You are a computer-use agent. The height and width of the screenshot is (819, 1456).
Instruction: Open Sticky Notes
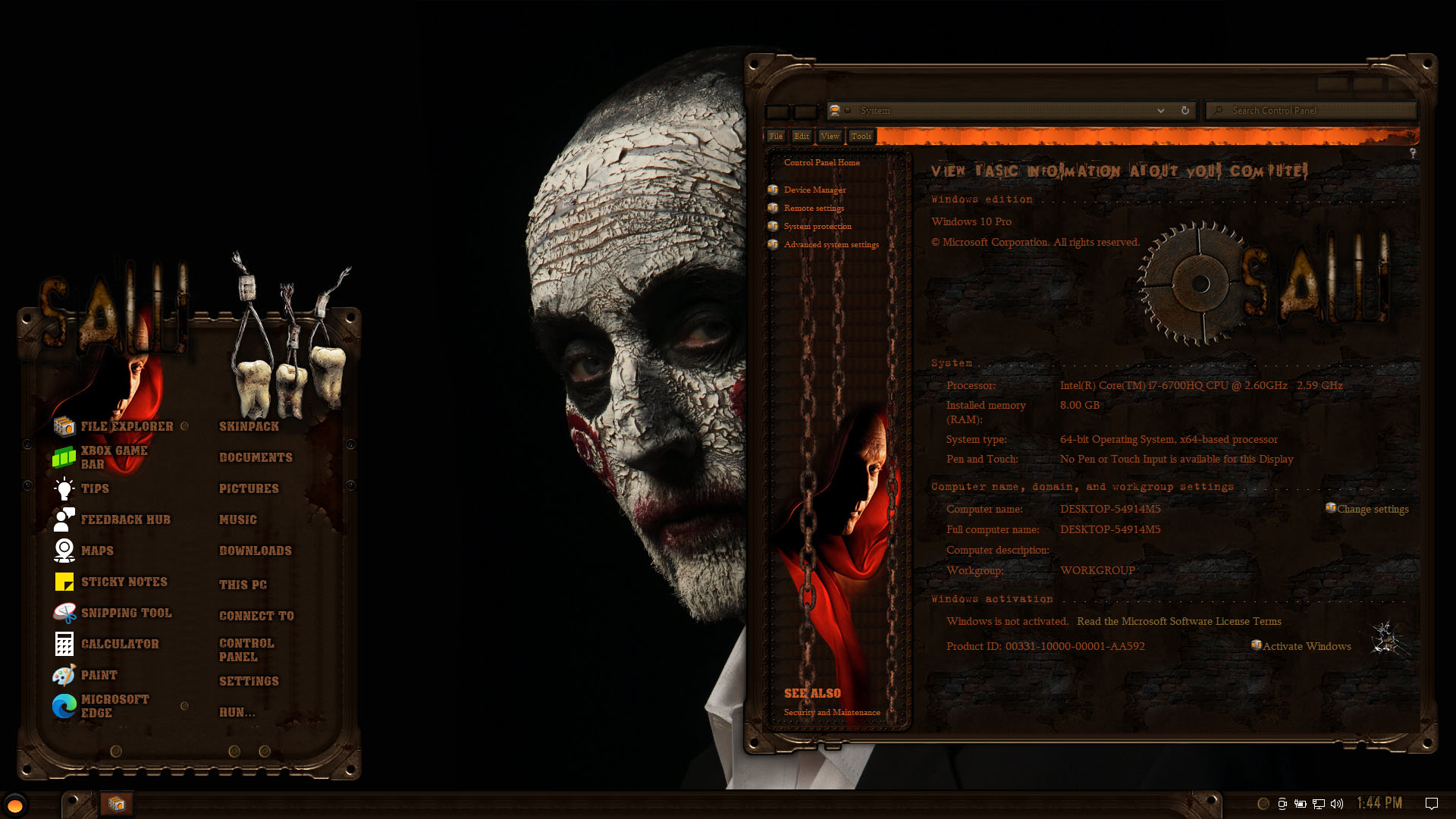click(124, 582)
